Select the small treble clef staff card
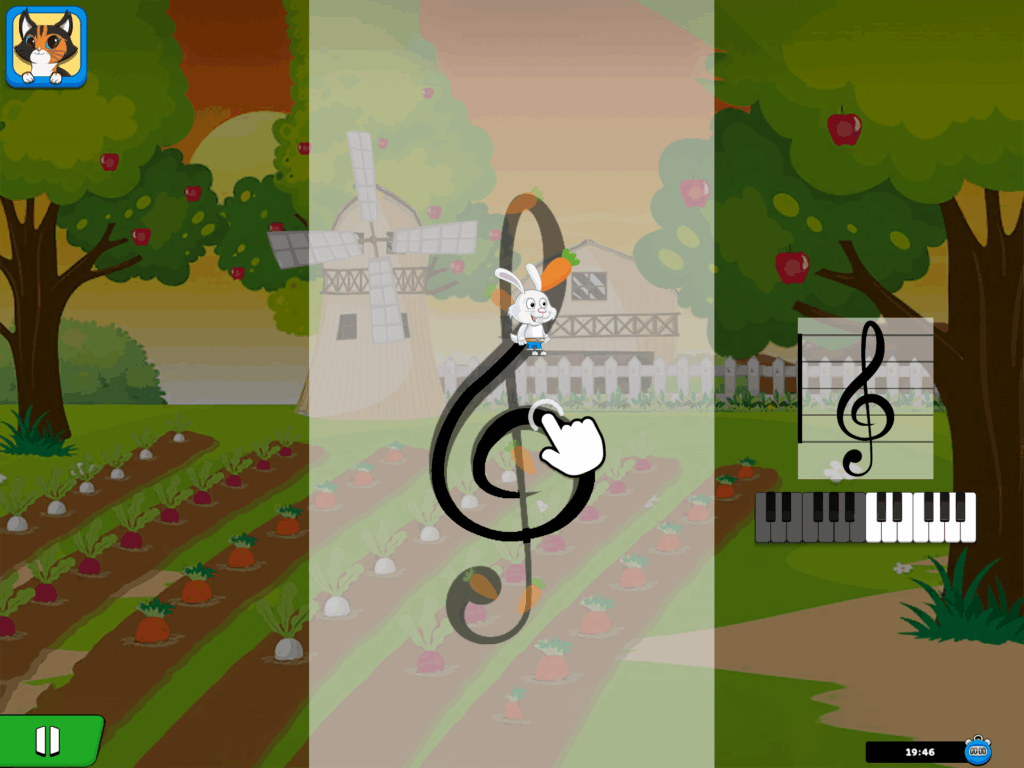1024x768 pixels. pyautogui.click(x=866, y=398)
